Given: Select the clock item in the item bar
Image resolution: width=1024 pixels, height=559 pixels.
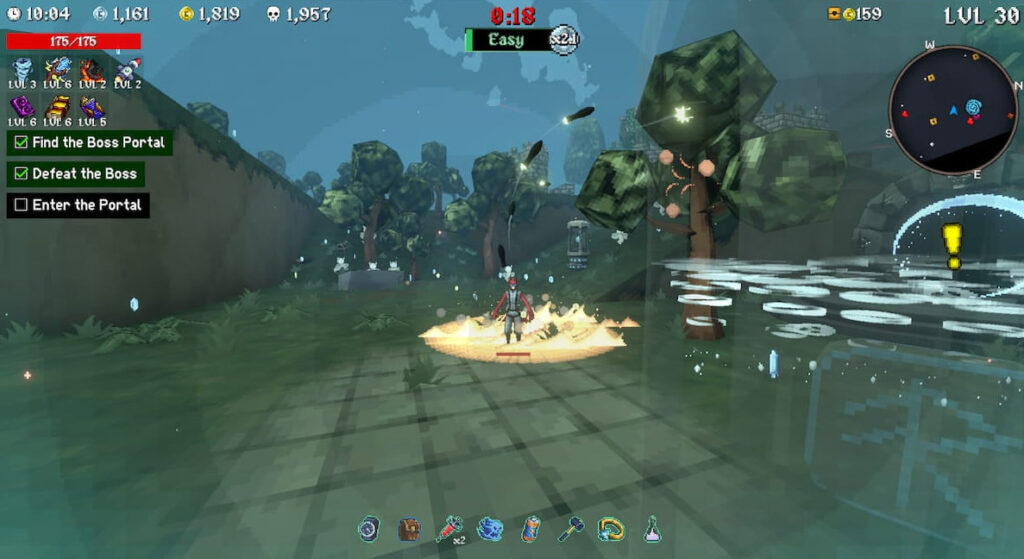Looking at the screenshot, I should coord(371,529).
